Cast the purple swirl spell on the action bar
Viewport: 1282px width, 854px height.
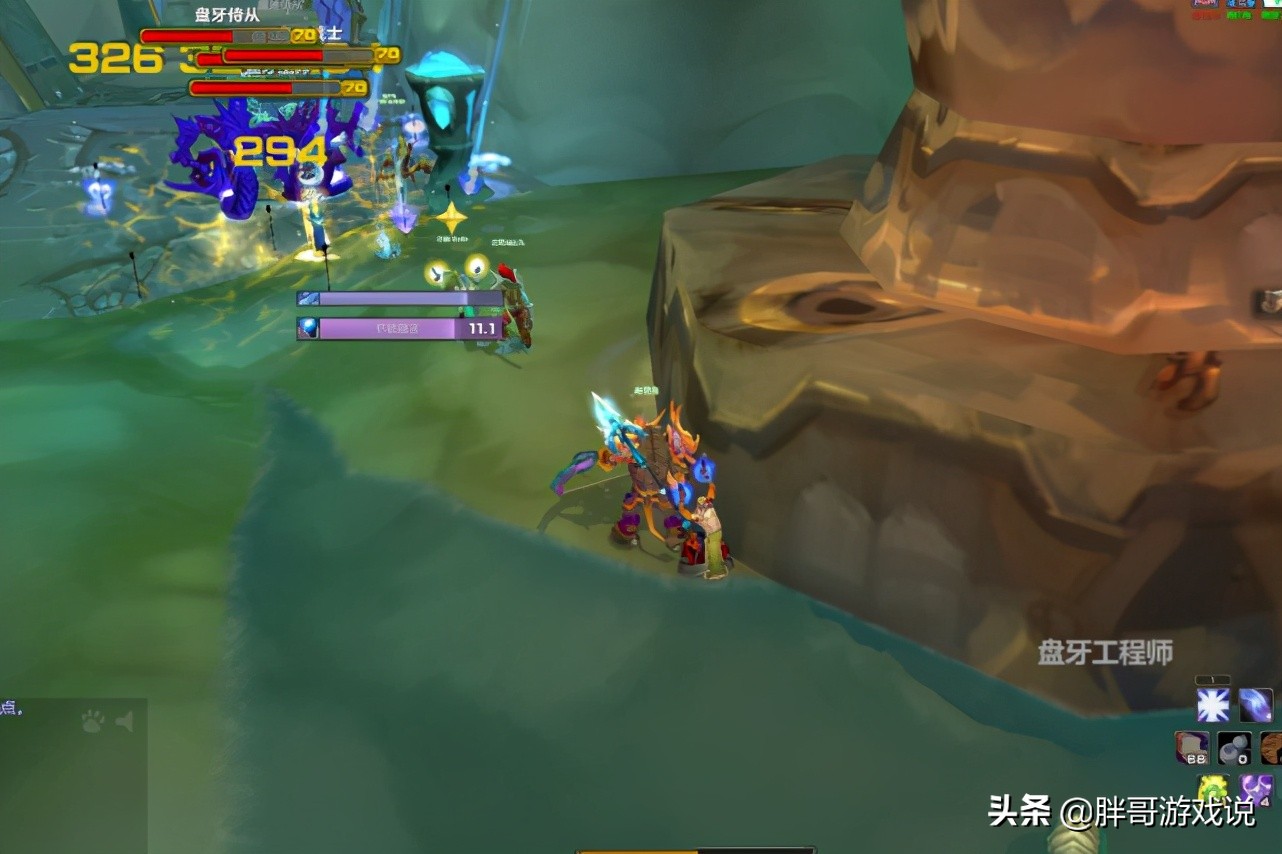point(1255,707)
